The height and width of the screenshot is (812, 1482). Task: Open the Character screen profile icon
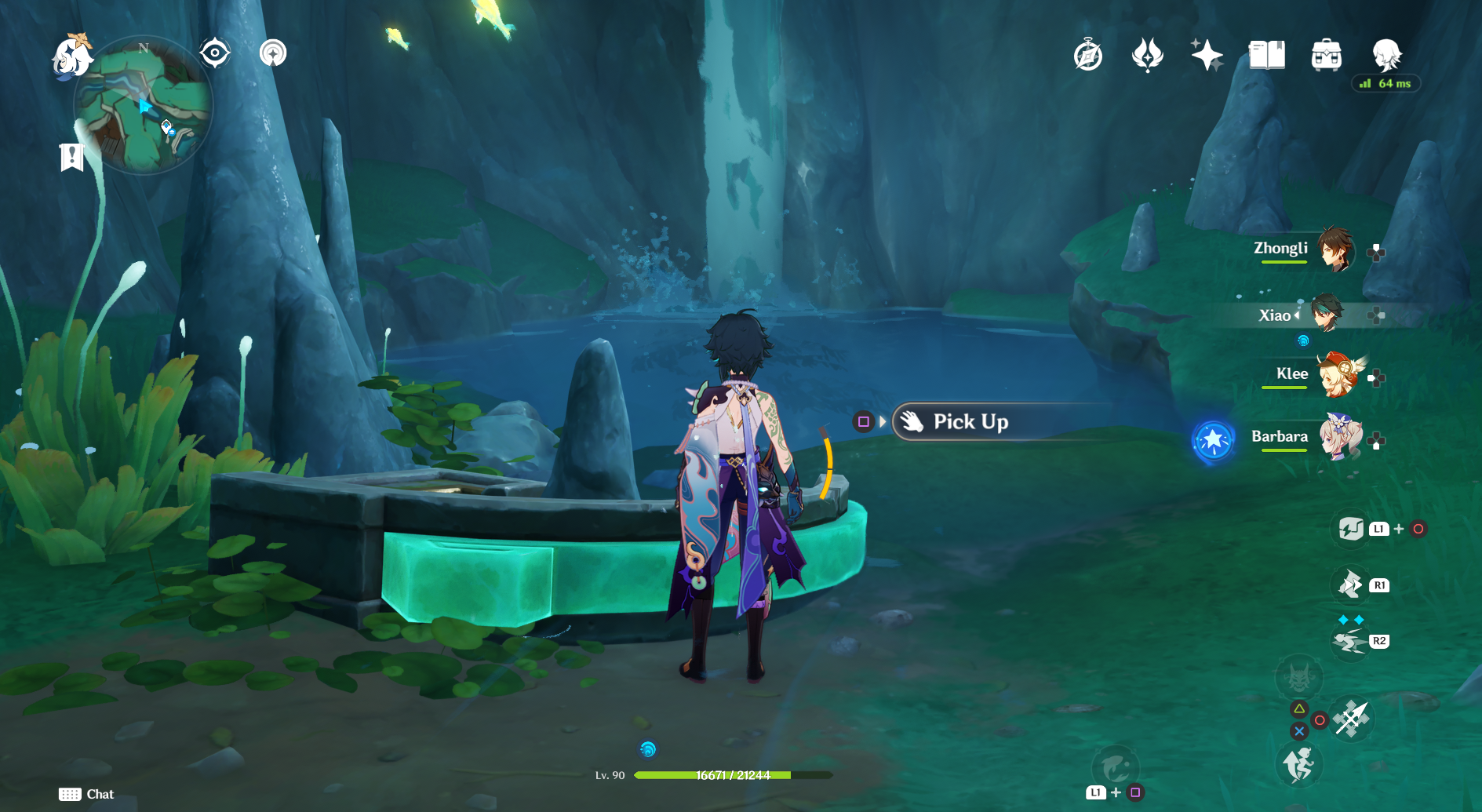pos(1387,53)
